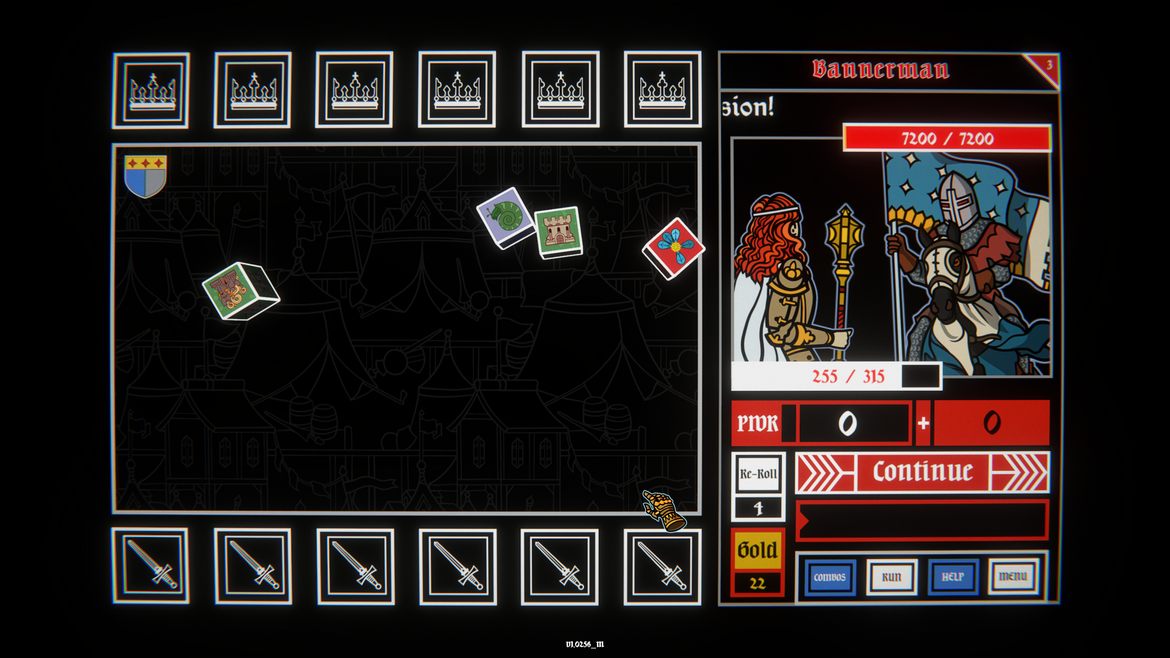The width and height of the screenshot is (1170, 658).
Task: Select the purple die with green shell
Action: click(x=506, y=217)
